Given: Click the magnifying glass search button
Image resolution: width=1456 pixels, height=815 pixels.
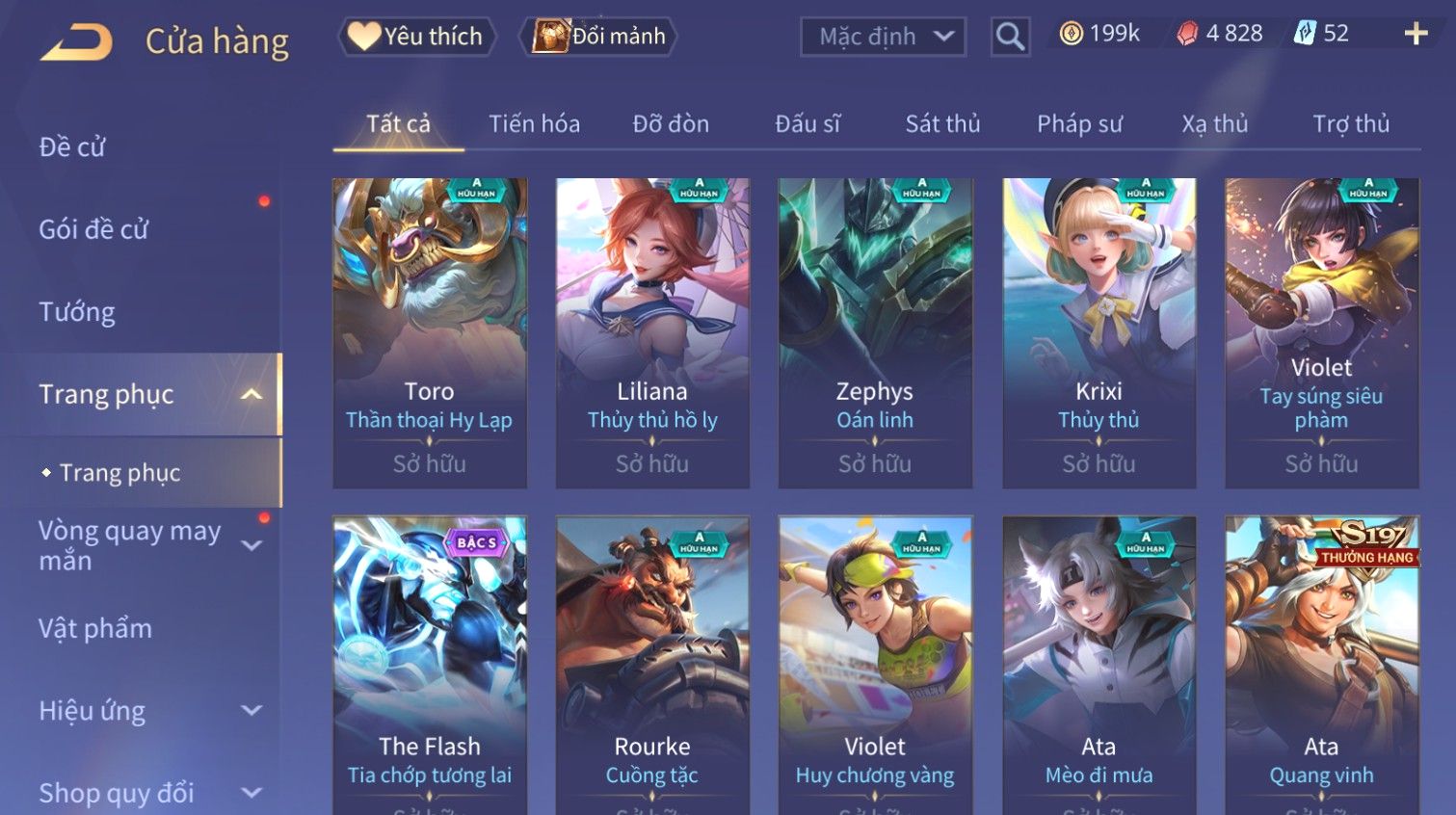Looking at the screenshot, I should (x=1010, y=37).
